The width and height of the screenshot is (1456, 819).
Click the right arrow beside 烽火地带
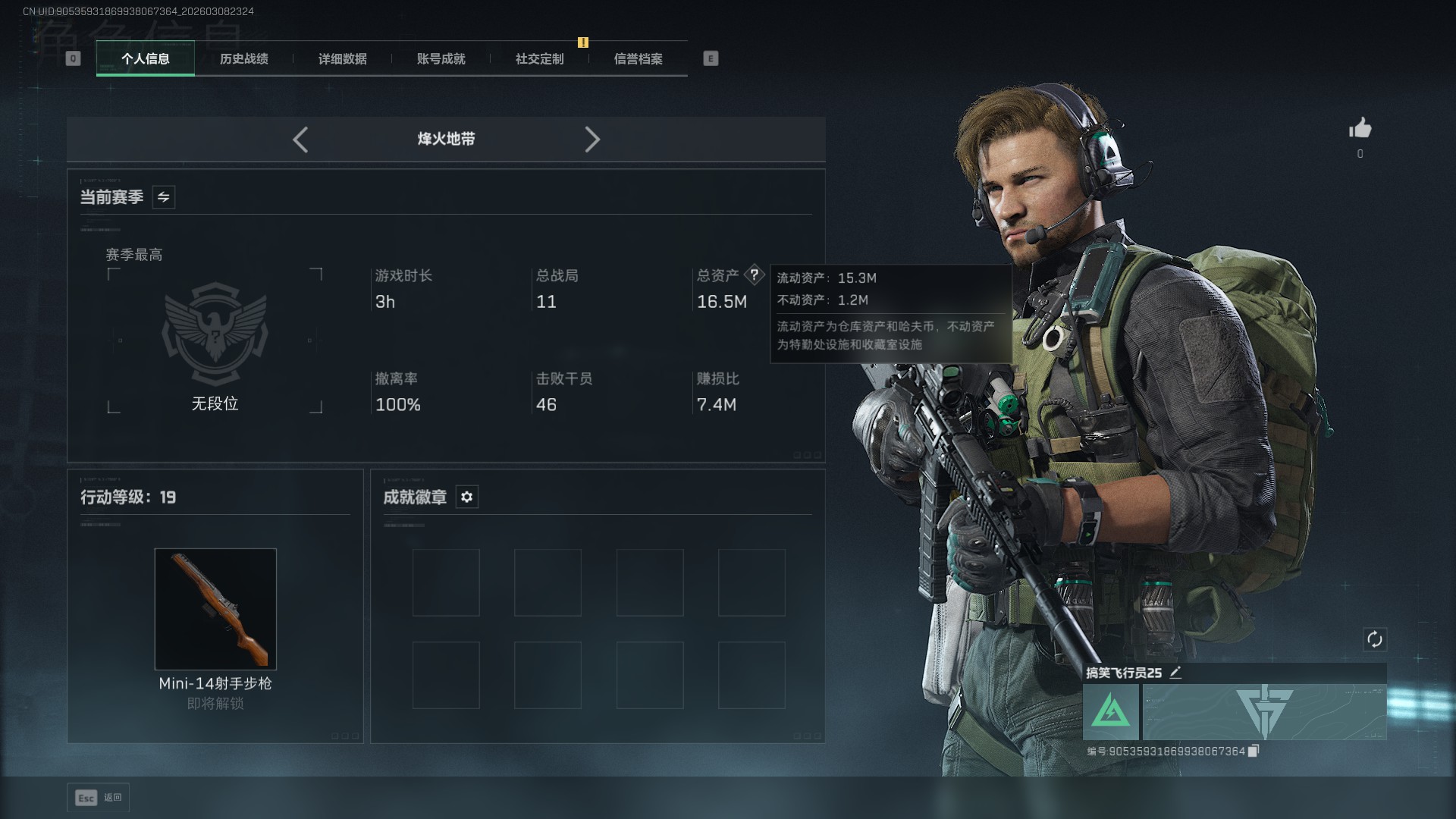[592, 140]
